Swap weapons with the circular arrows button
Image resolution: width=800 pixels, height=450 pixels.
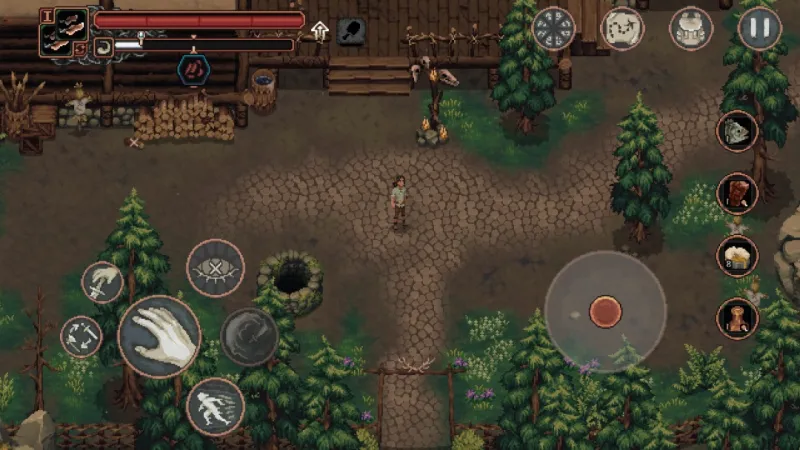(81, 336)
